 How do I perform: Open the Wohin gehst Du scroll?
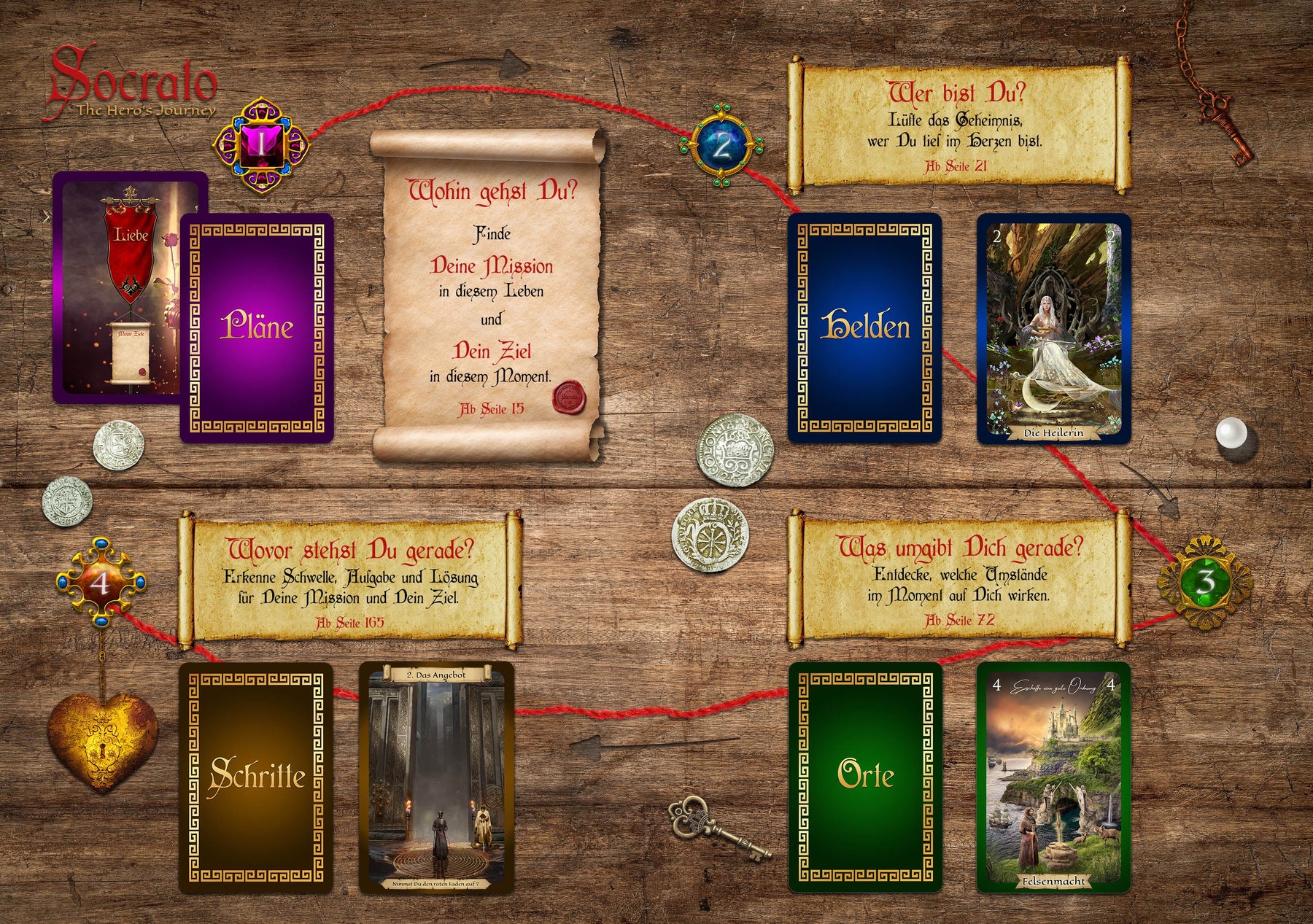(489, 295)
